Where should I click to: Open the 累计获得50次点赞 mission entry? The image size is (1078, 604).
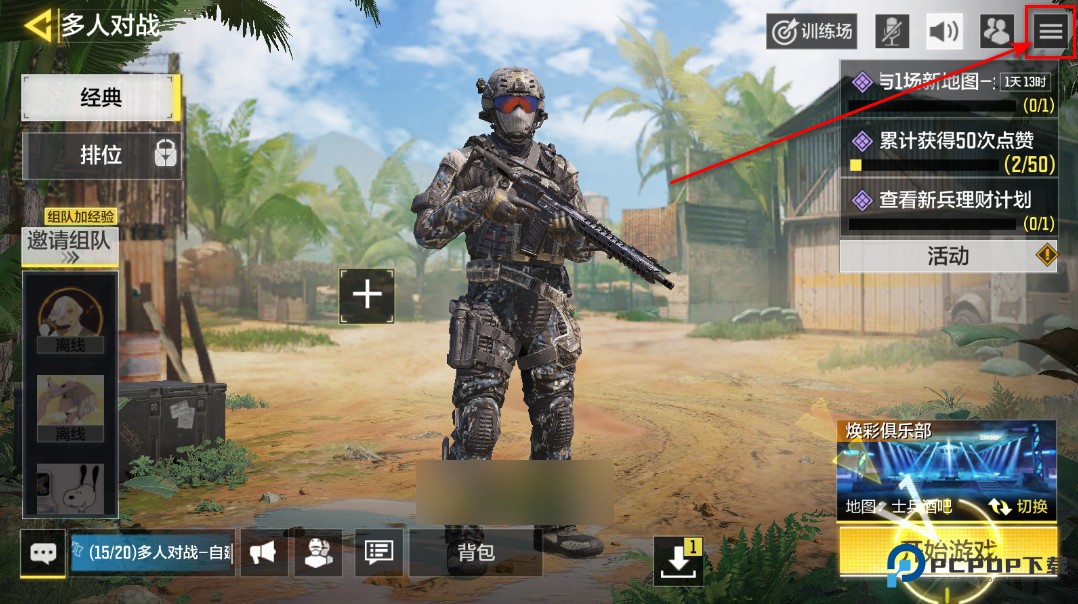pyautogui.click(x=948, y=151)
